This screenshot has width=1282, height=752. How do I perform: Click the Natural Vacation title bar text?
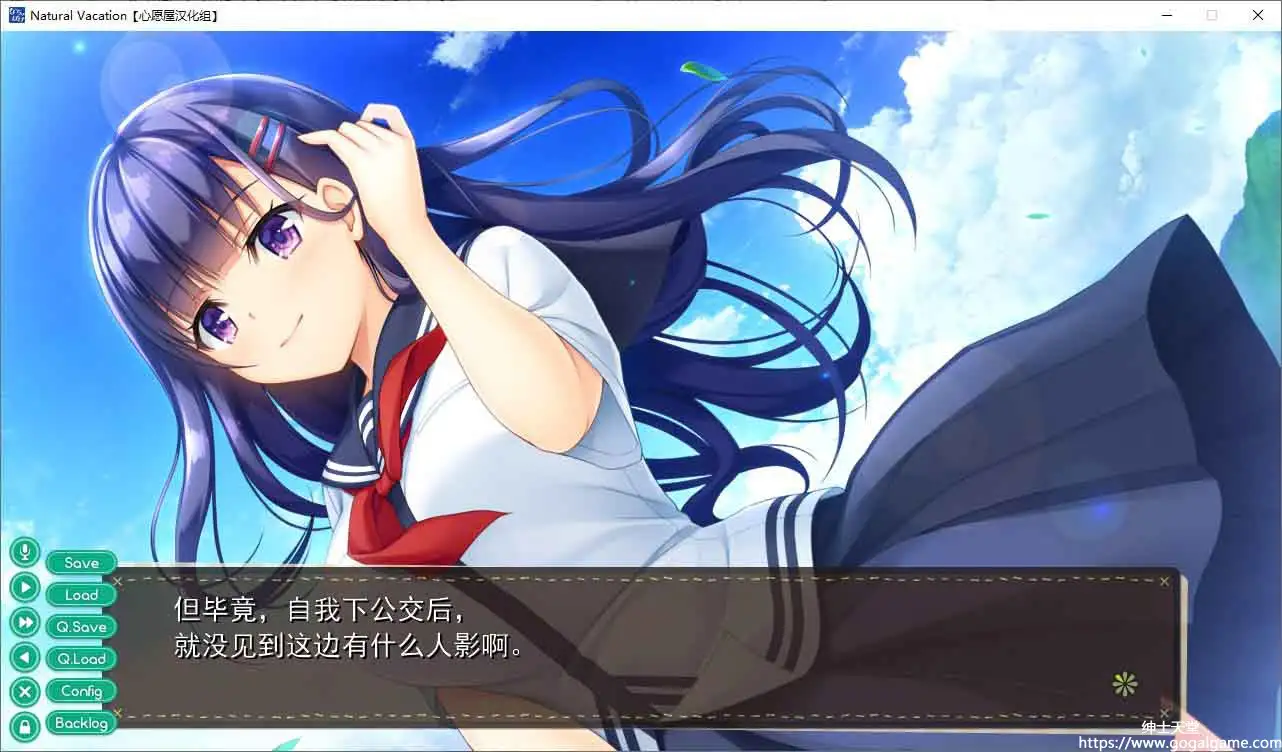123,14
